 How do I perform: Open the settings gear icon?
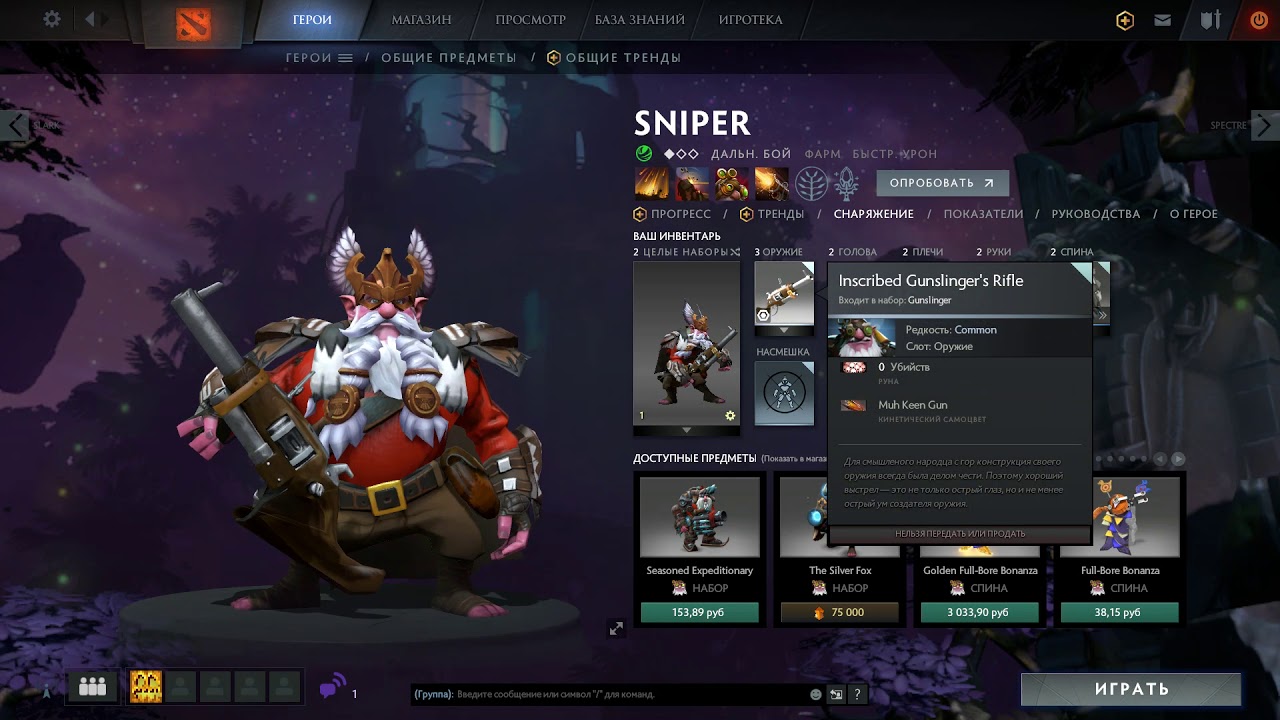point(52,20)
